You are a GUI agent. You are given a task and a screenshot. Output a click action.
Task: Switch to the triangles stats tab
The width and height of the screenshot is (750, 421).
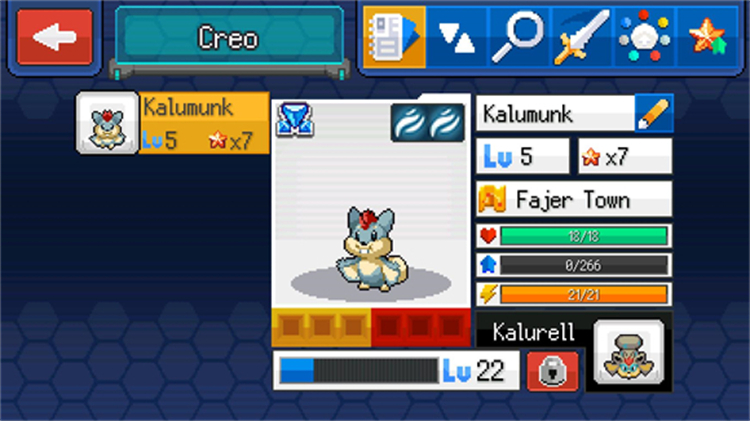point(457,38)
